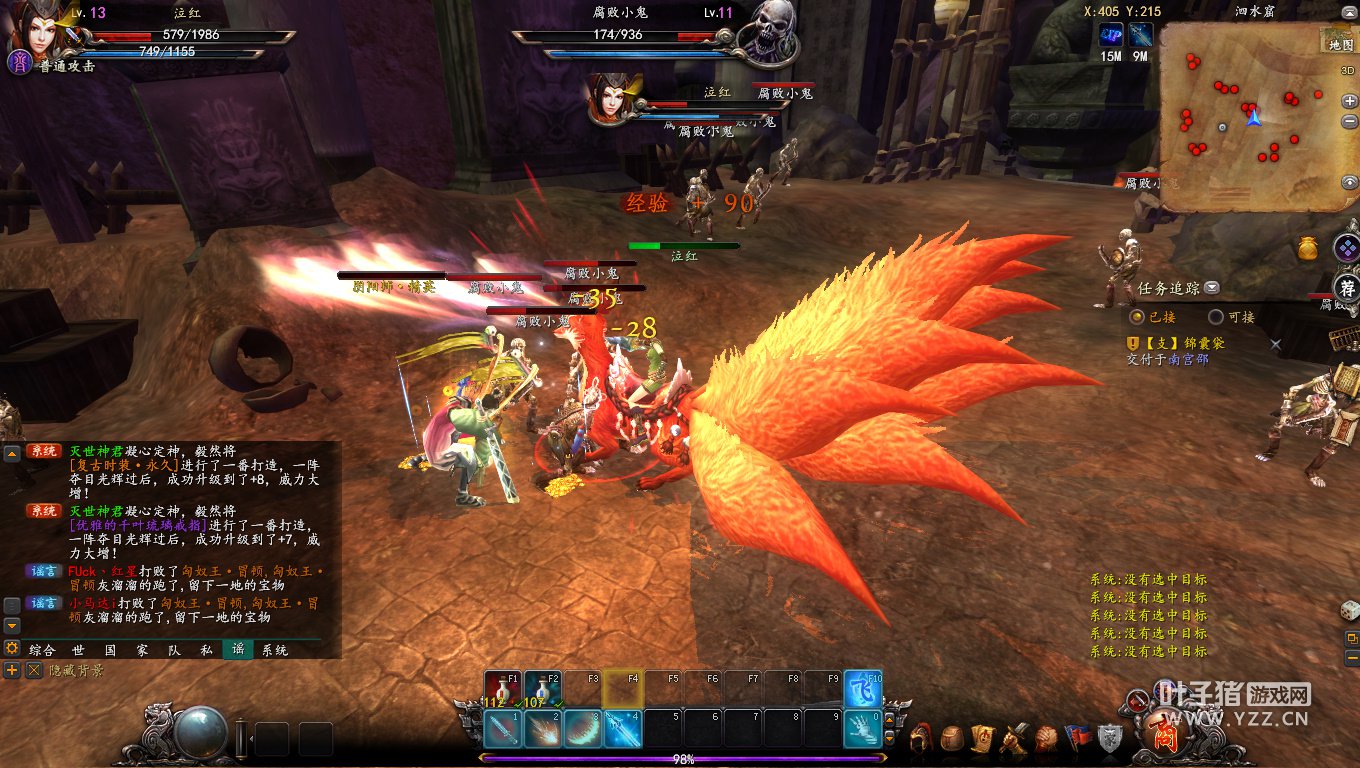Image resolution: width=1360 pixels, height=768 pixels.
Task: Use the red health potion in F1
Action: click(x=502, y=688)
